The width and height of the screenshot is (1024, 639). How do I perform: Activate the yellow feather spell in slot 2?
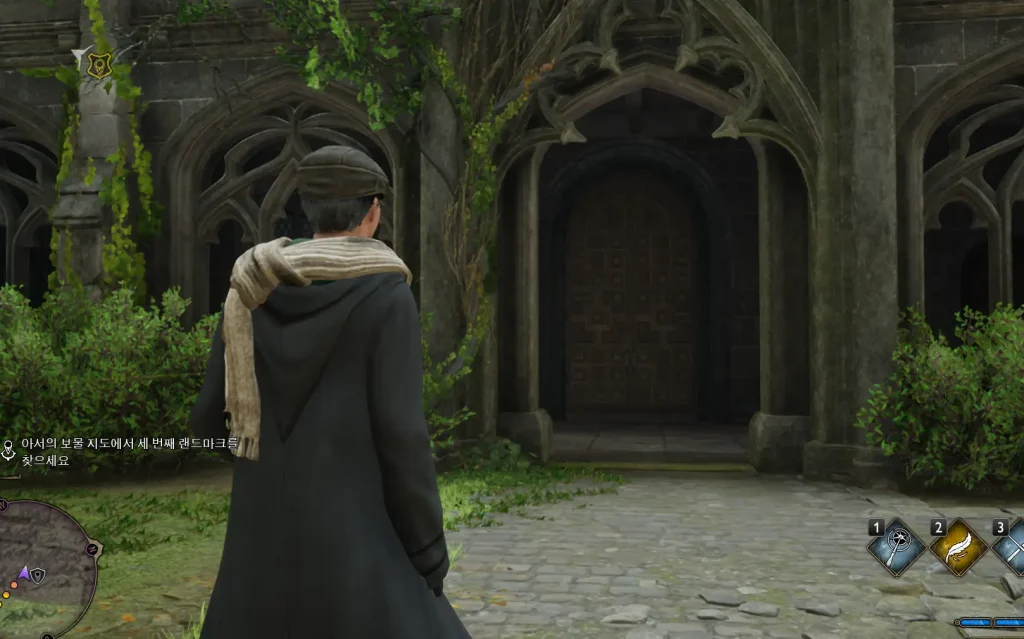click(x=958, y=548)
